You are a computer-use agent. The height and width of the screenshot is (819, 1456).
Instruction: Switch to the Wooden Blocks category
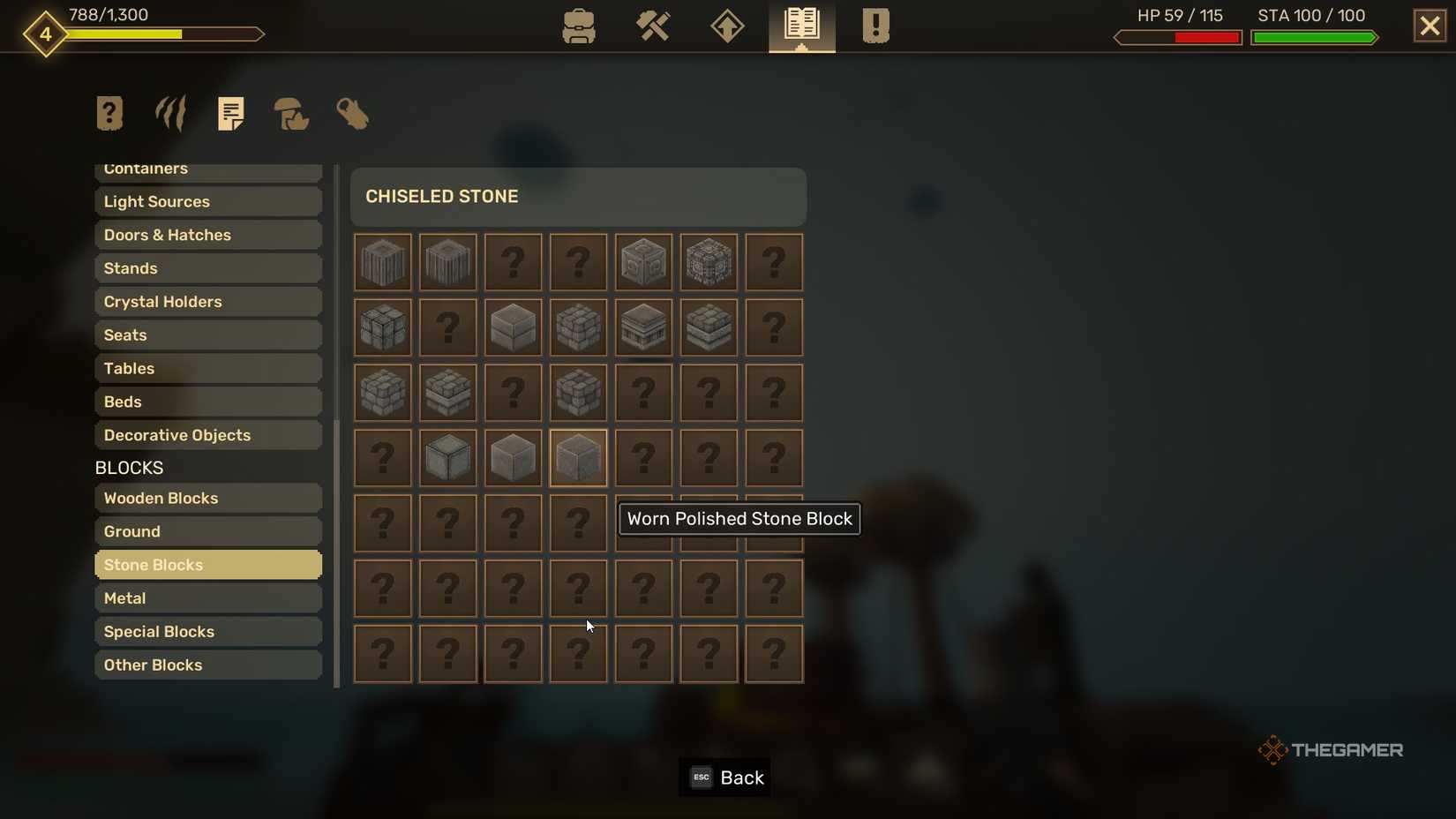(207, 498)
